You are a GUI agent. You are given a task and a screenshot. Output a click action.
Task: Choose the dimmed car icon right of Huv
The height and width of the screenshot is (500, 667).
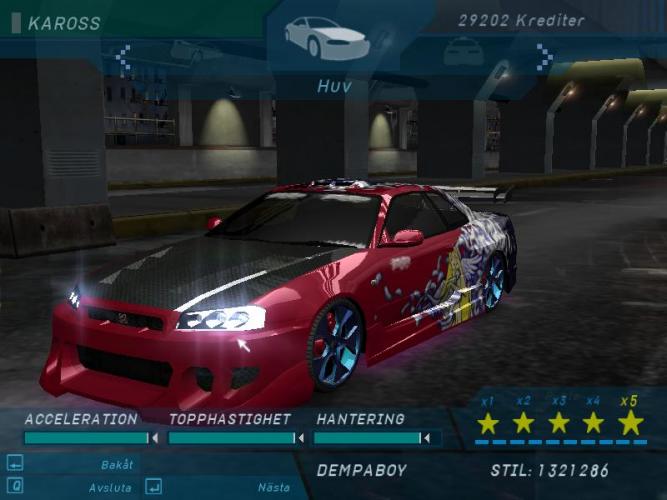click(464, 50)
